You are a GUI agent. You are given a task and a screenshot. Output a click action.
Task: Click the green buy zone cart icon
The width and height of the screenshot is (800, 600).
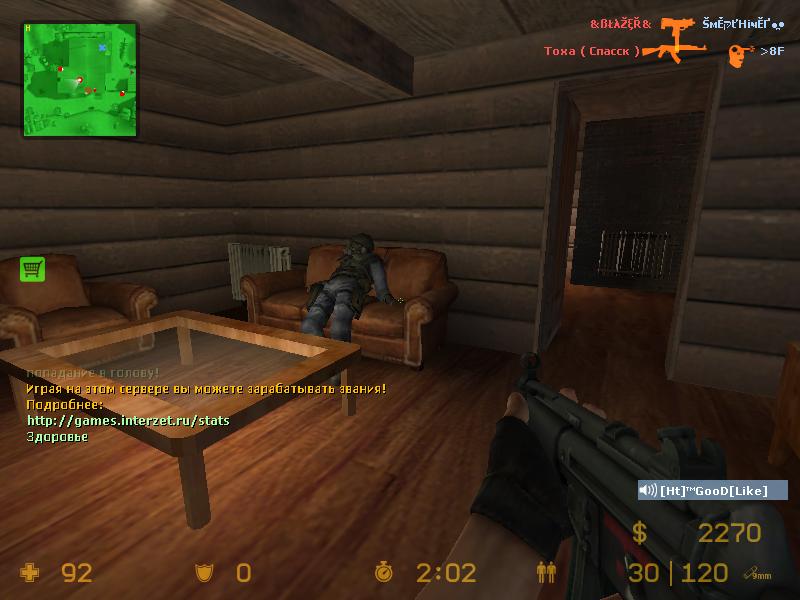pyautogui.click(x=33, y=268)
